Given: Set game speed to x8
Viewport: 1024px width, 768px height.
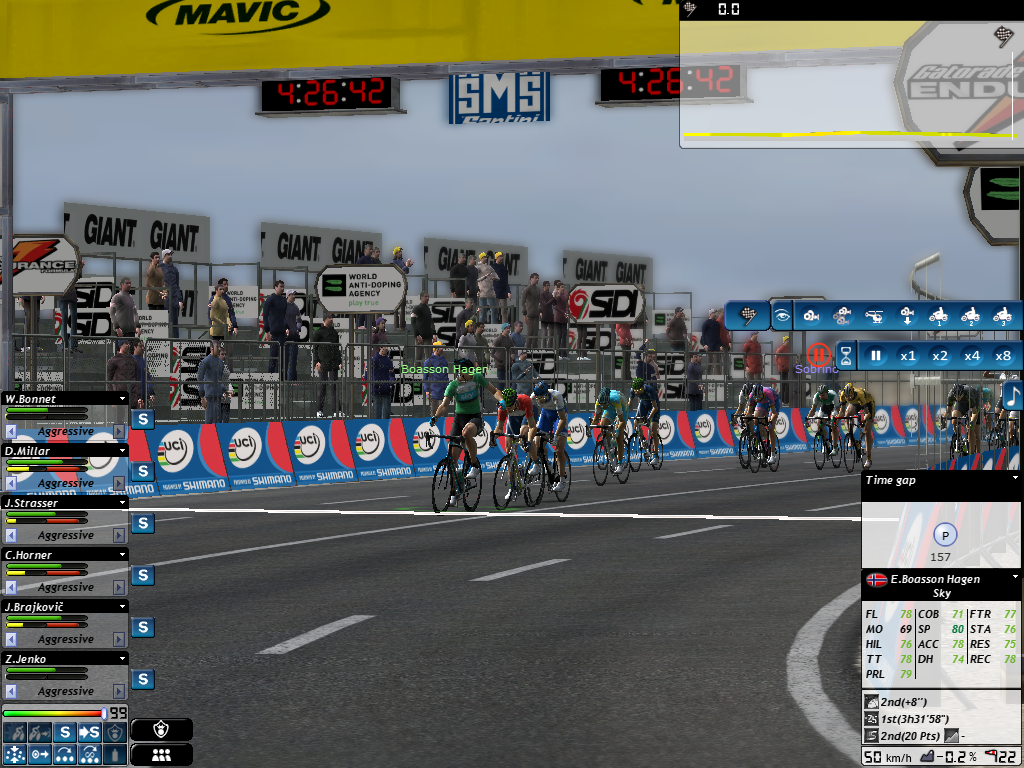Looking at the screenshot, I should click(1003, 355).
